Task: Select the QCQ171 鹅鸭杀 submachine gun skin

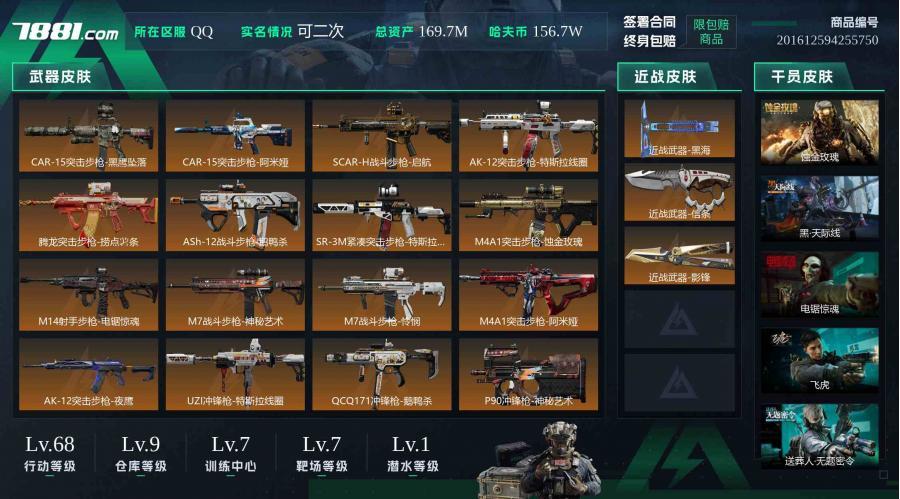Action: [383, 374]
